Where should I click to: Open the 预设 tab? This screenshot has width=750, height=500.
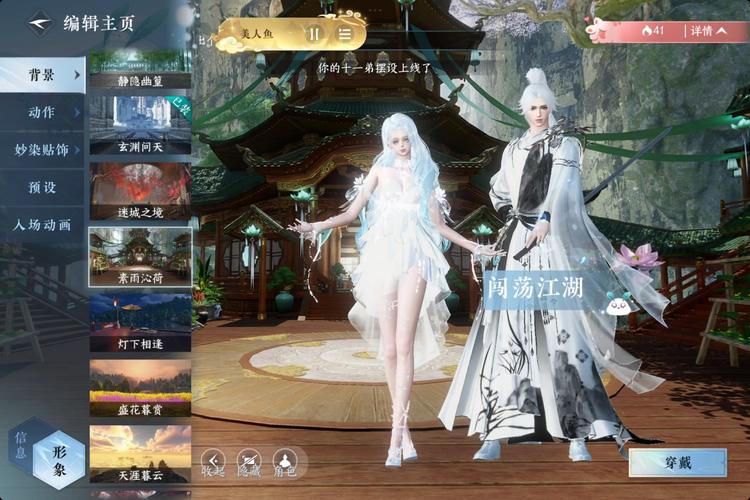coord(42,187)
